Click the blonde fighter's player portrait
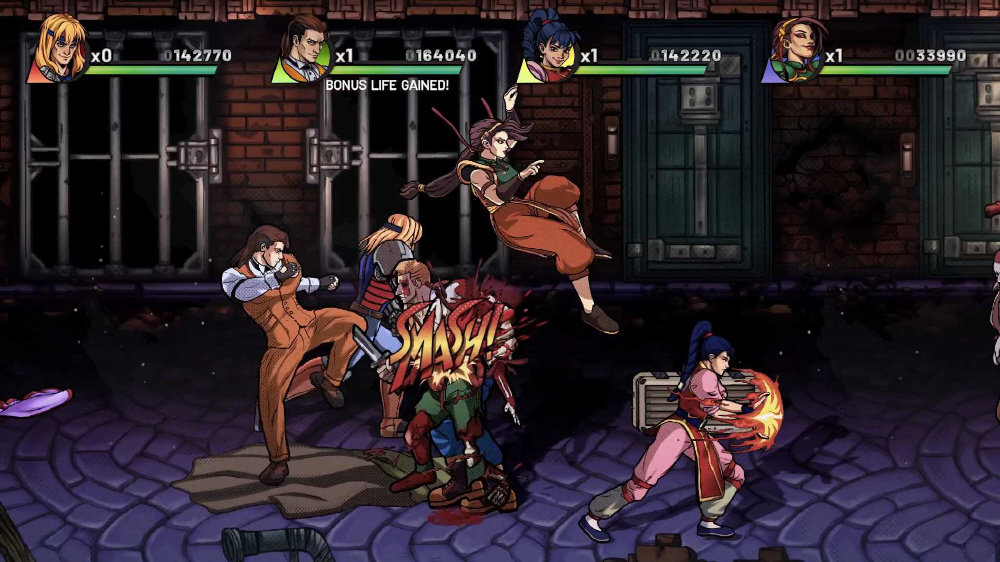The width and height of the screenshot is (1000, 562). click(56, 50)
